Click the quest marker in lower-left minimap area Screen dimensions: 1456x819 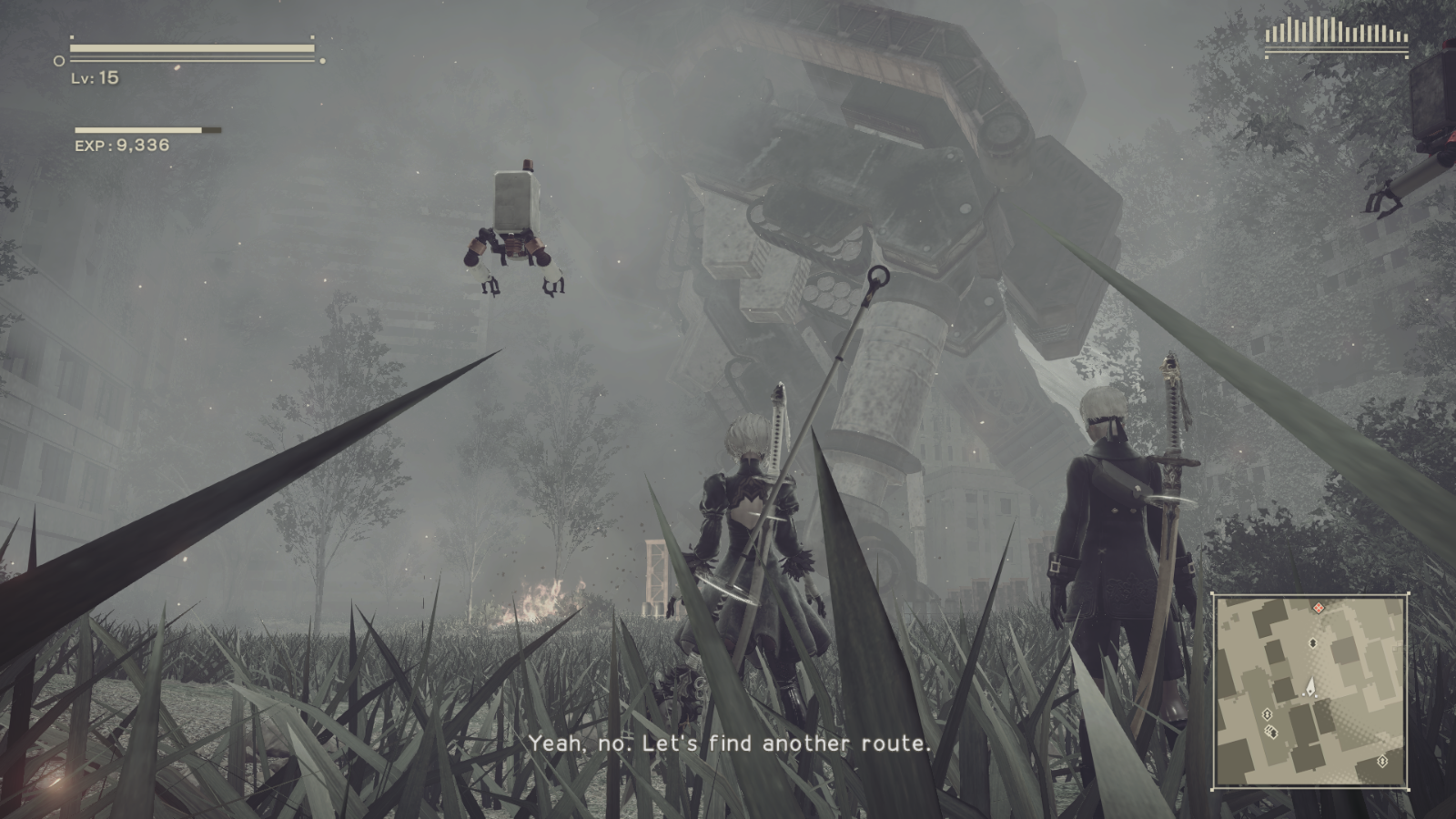point(1267,714)
